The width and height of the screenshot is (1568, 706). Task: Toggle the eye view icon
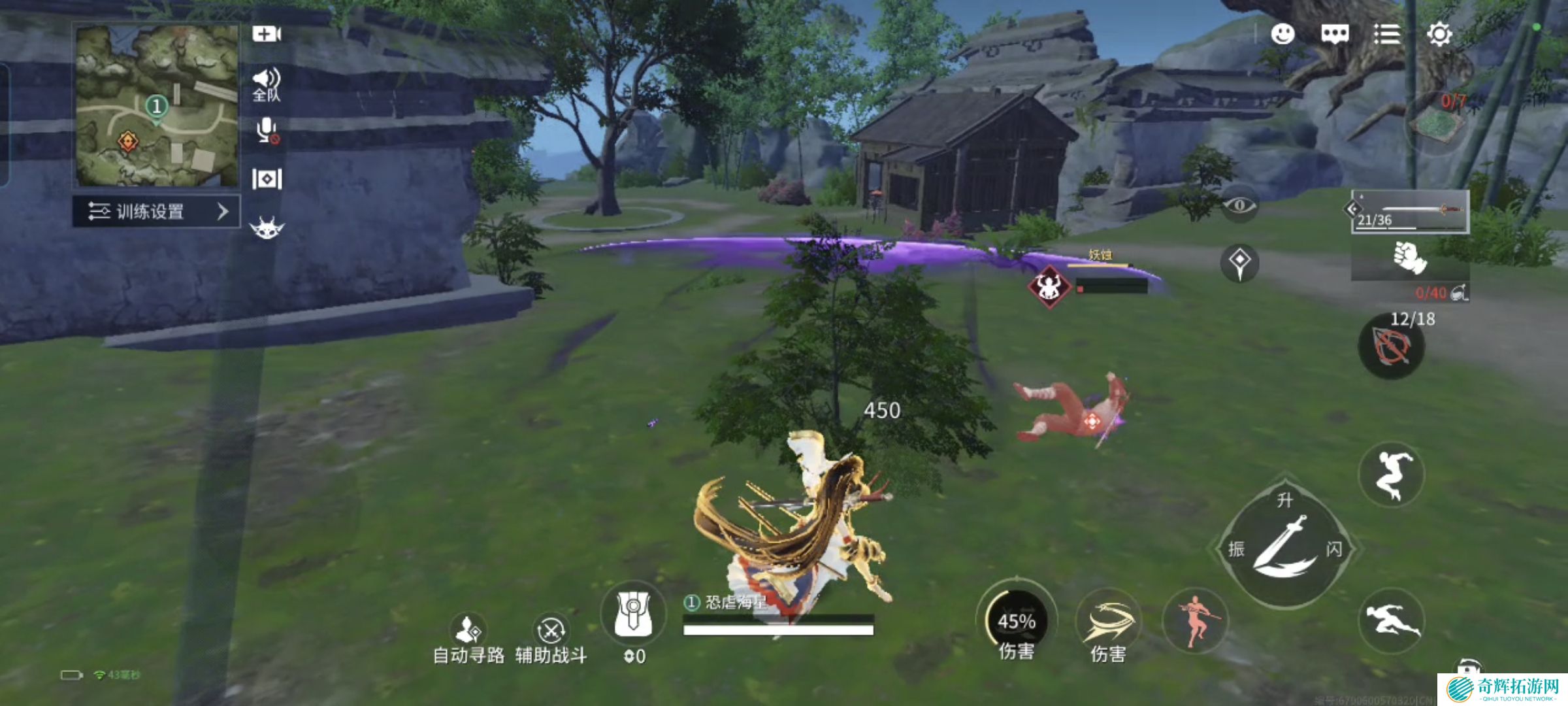coord(1239,206)
